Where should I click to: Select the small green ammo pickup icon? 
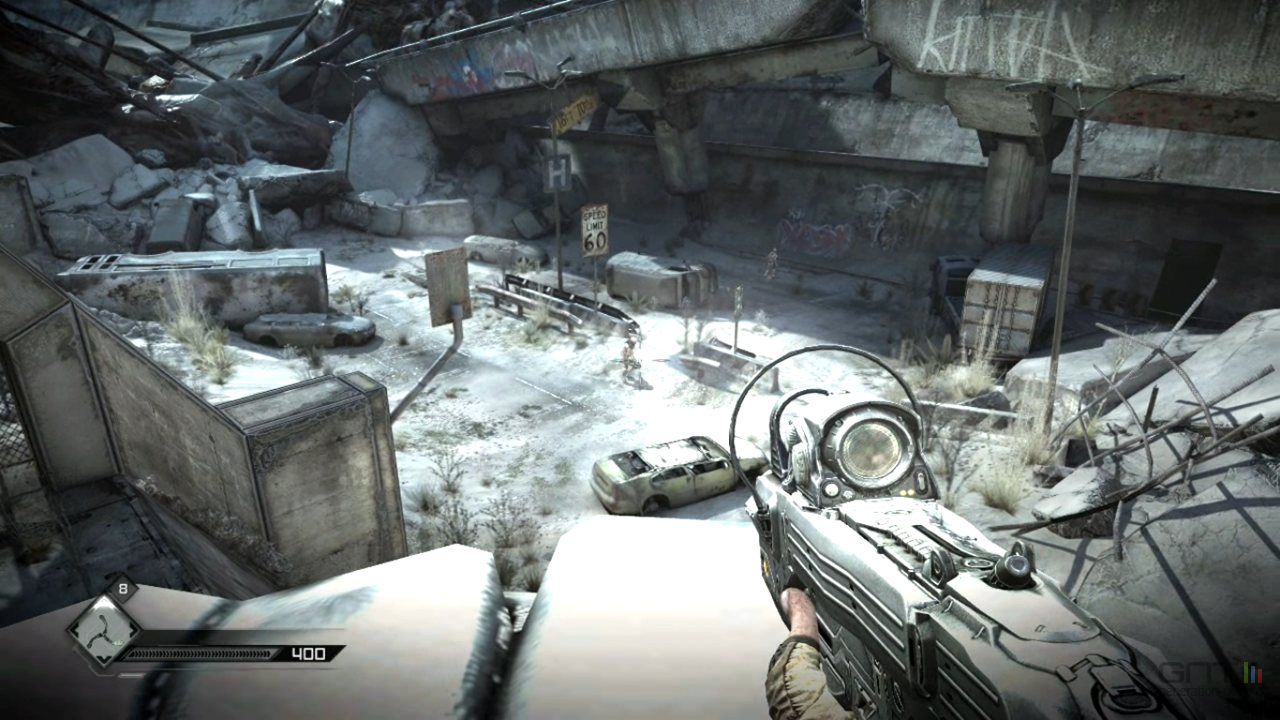117,642
